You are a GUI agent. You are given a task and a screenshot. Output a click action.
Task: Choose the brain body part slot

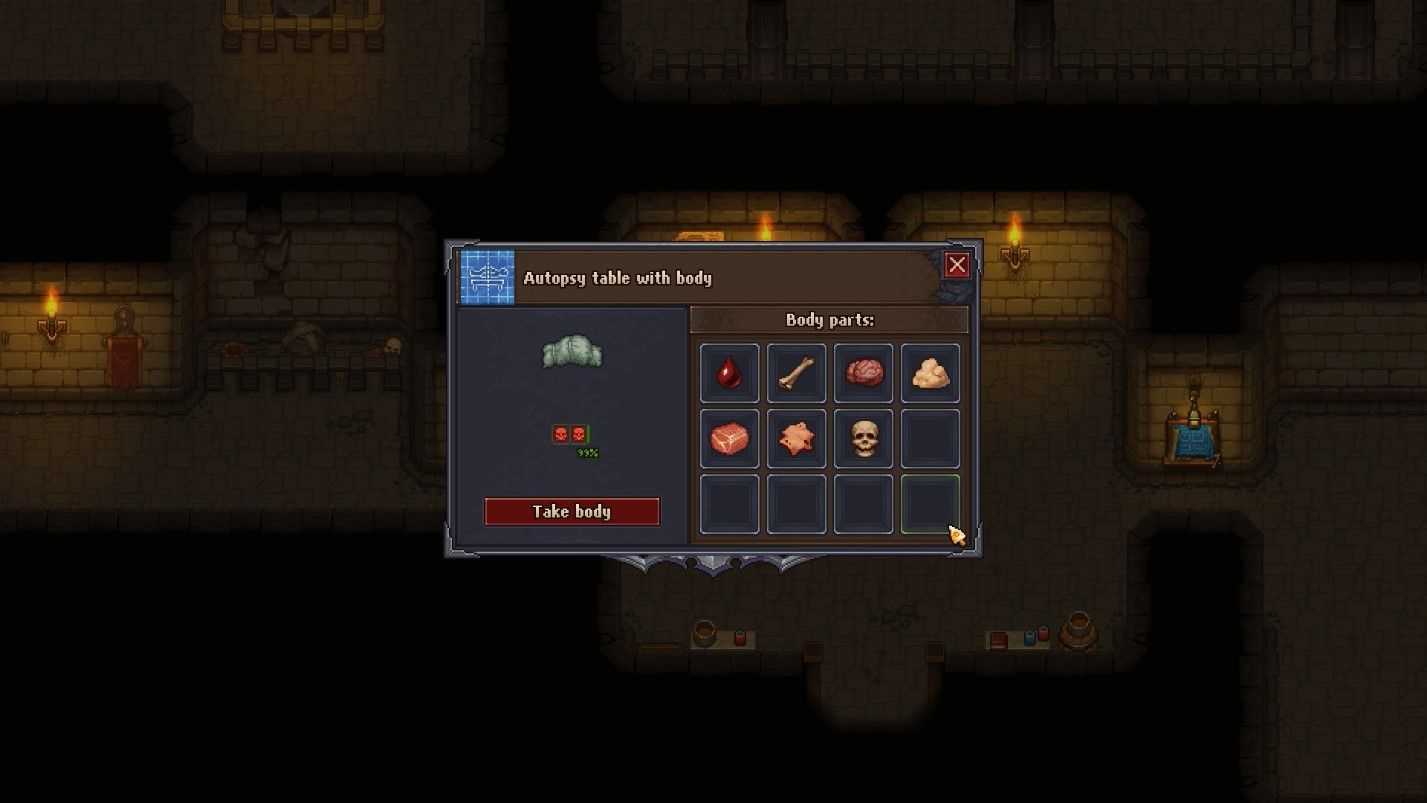pos(863,373)
